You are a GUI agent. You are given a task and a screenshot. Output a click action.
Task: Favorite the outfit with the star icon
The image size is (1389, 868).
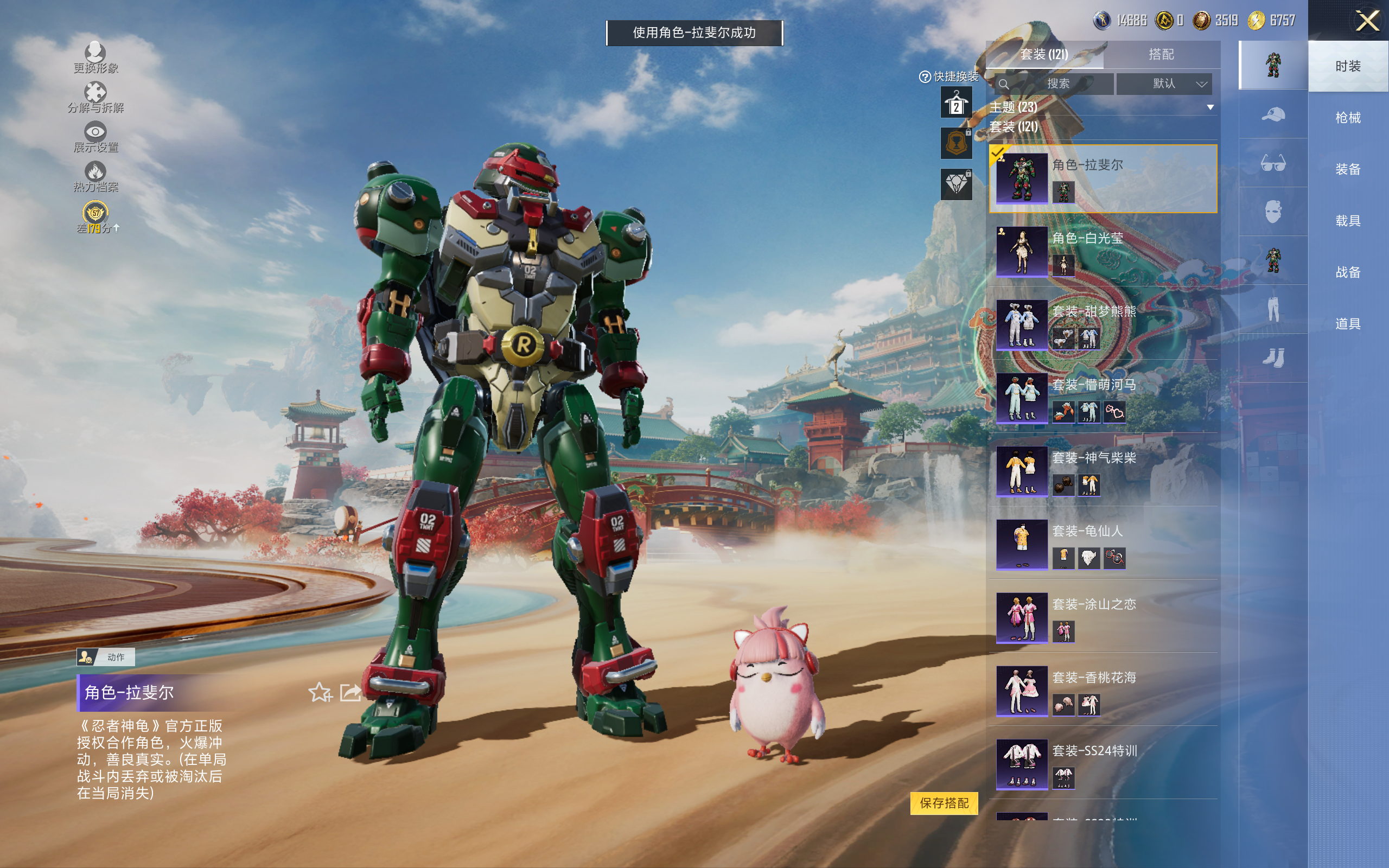320,692
